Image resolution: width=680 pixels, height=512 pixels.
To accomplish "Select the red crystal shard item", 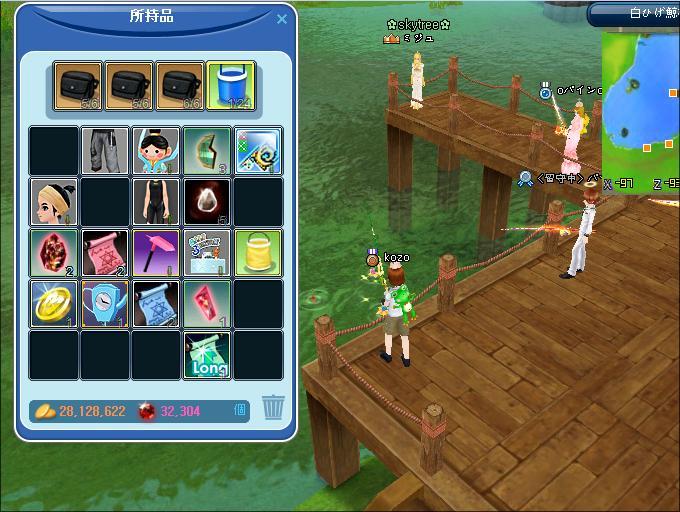I will [x=207, y=304].
